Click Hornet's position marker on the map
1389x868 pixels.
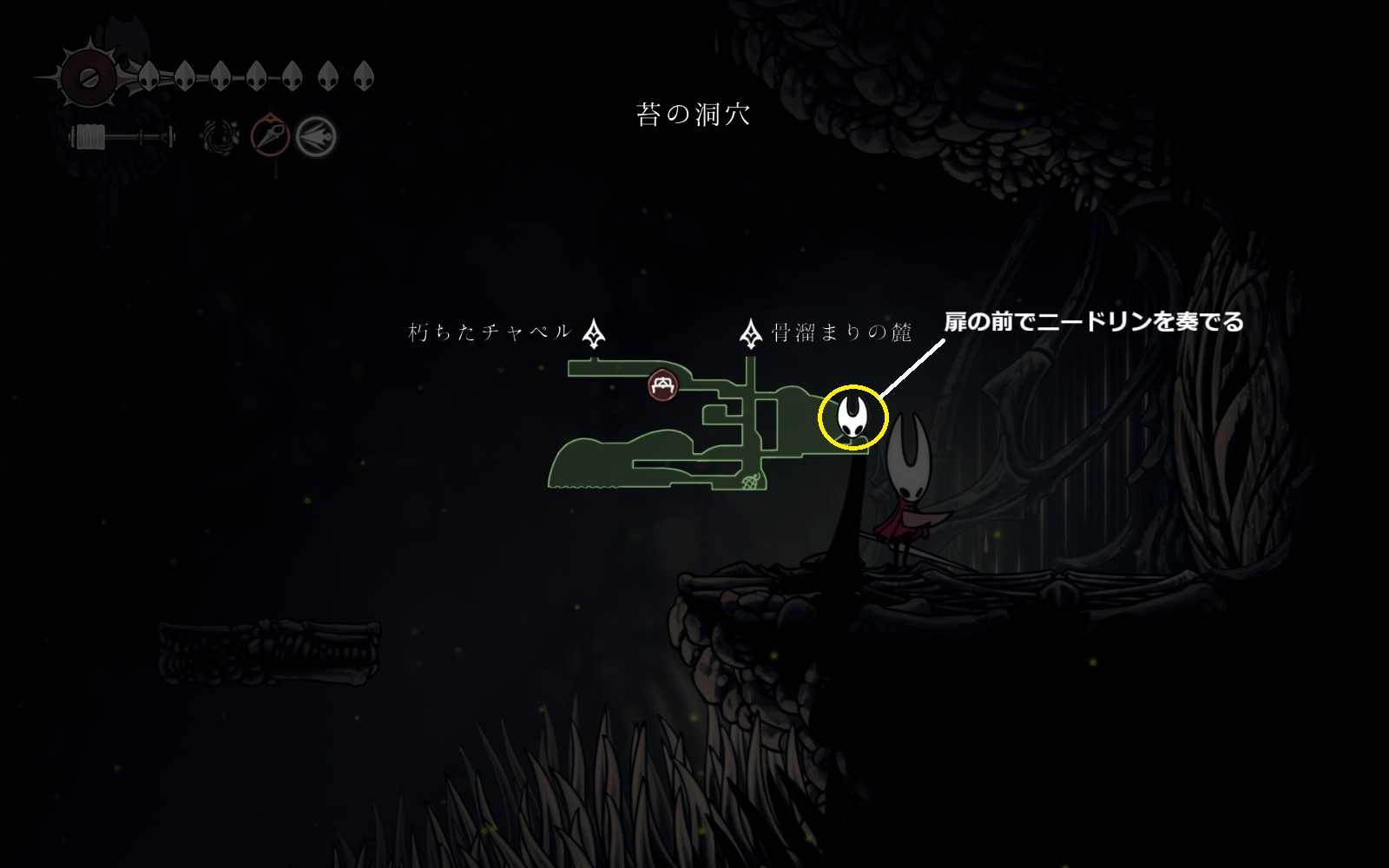click(853, 418)
